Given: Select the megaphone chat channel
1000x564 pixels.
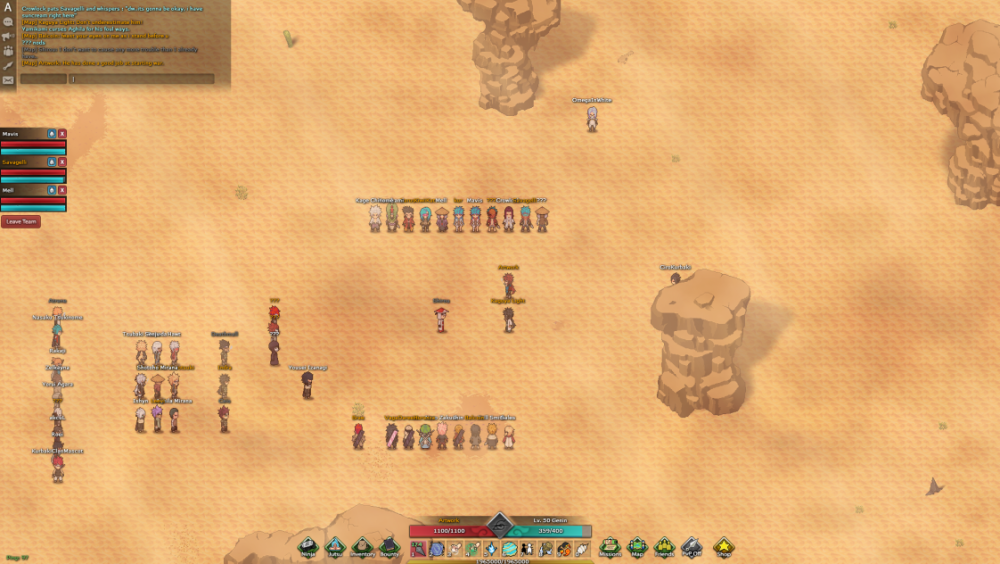Looking at the screenshot, I should [8, 36].
